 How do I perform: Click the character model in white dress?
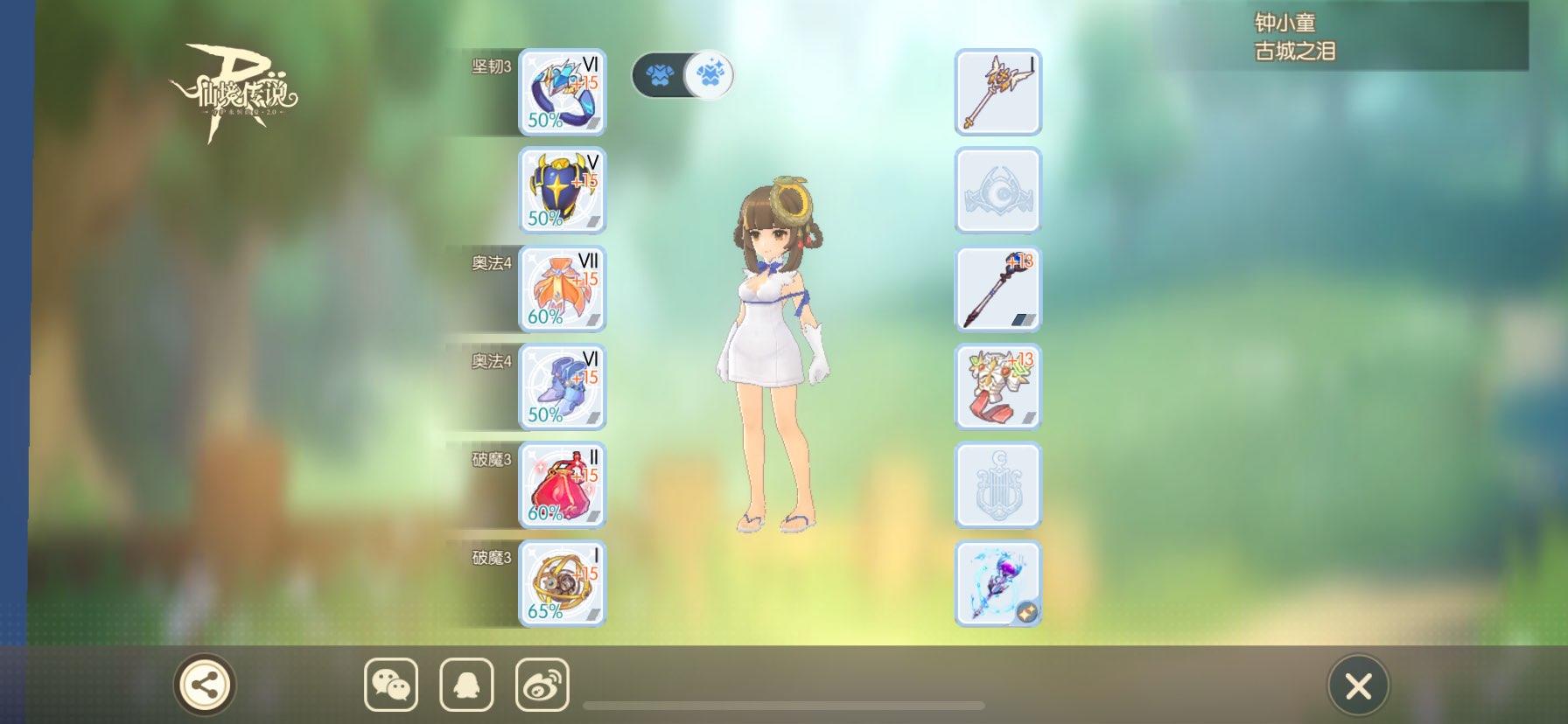coord(774,350)
